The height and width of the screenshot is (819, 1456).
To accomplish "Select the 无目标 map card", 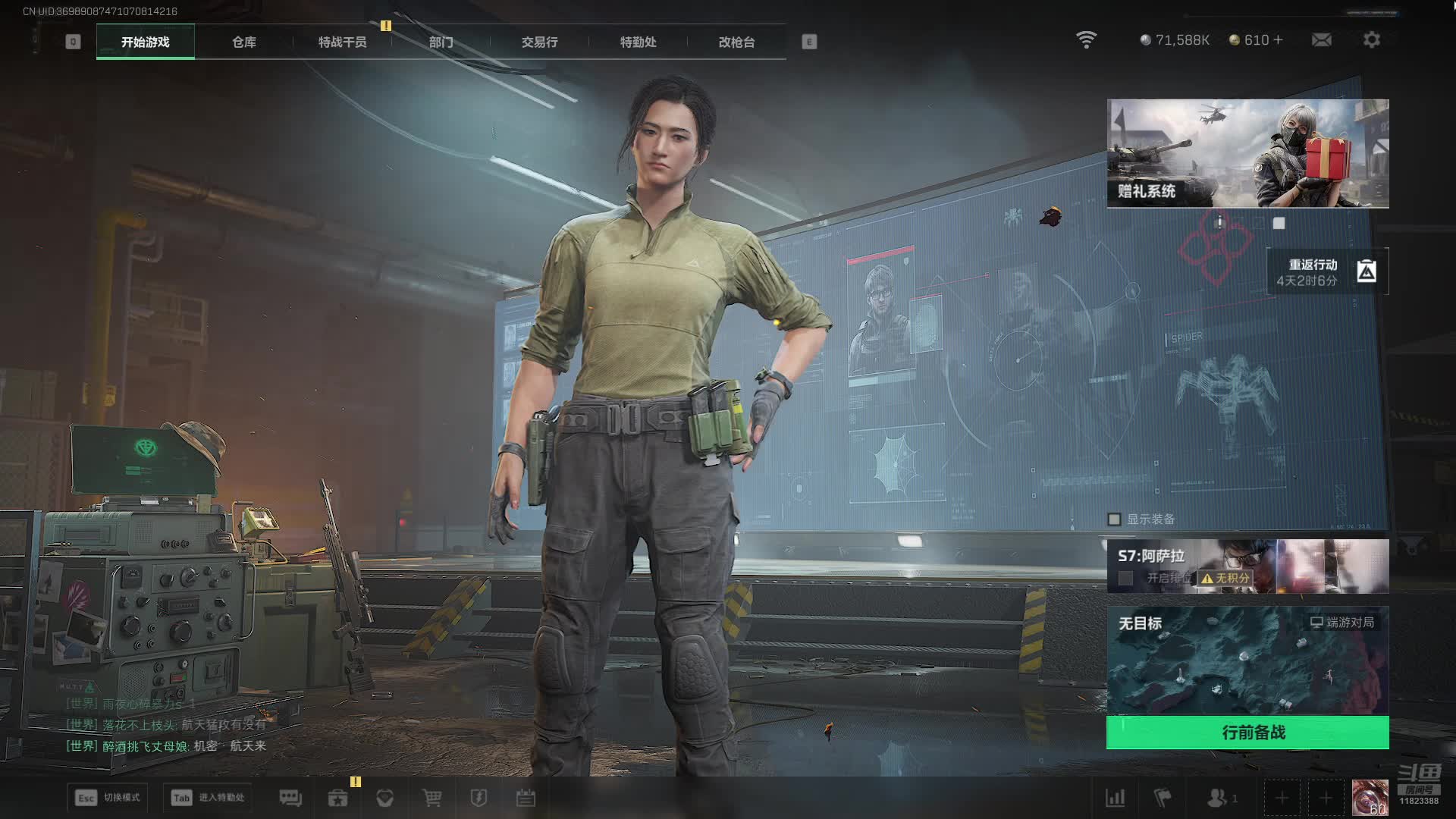I will coord(1247,660).
